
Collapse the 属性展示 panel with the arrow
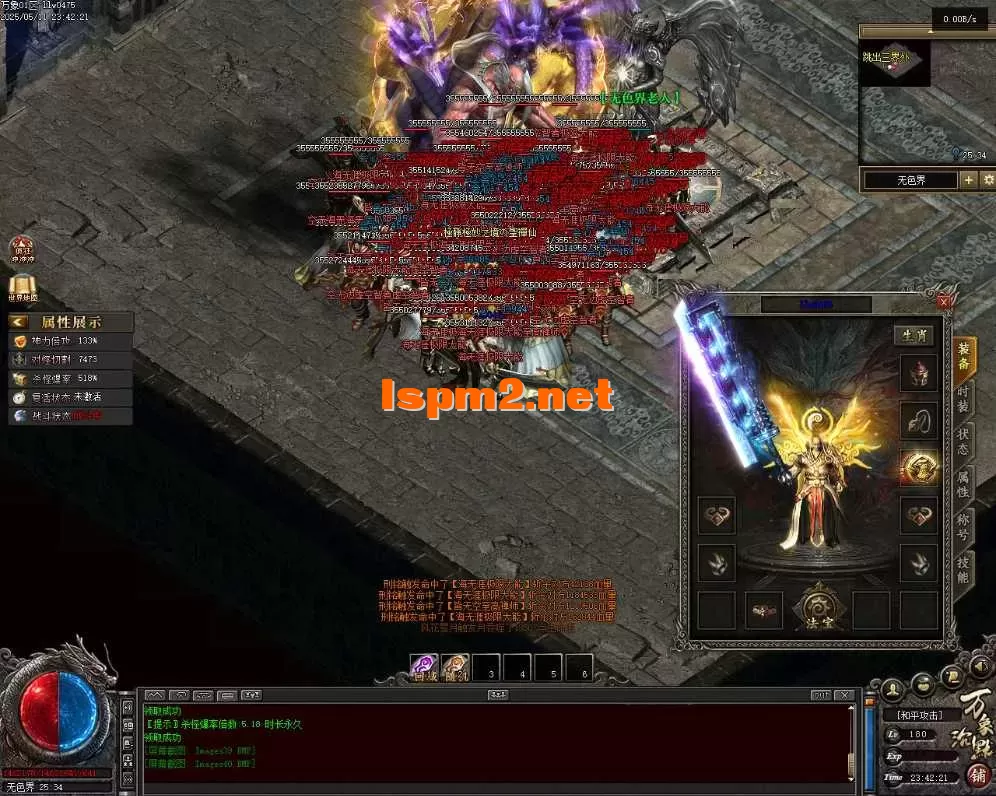click(19, 322)
